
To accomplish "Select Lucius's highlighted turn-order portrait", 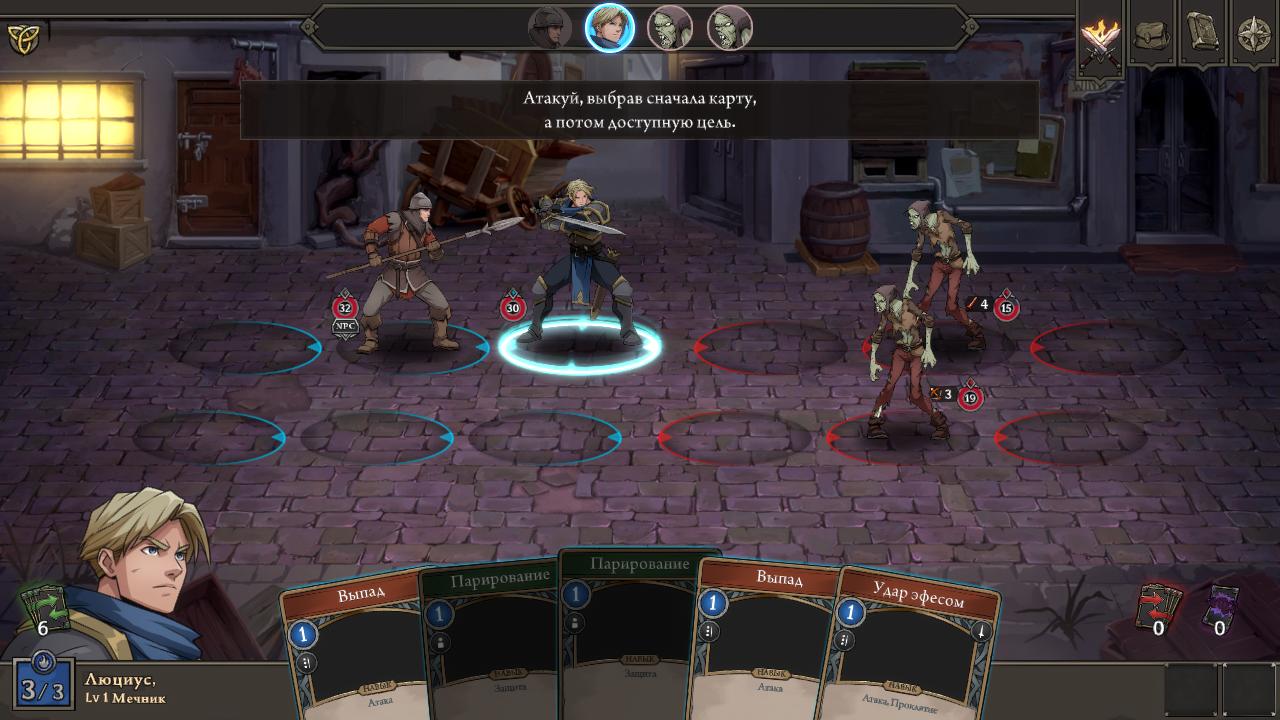I will (609, 28).
